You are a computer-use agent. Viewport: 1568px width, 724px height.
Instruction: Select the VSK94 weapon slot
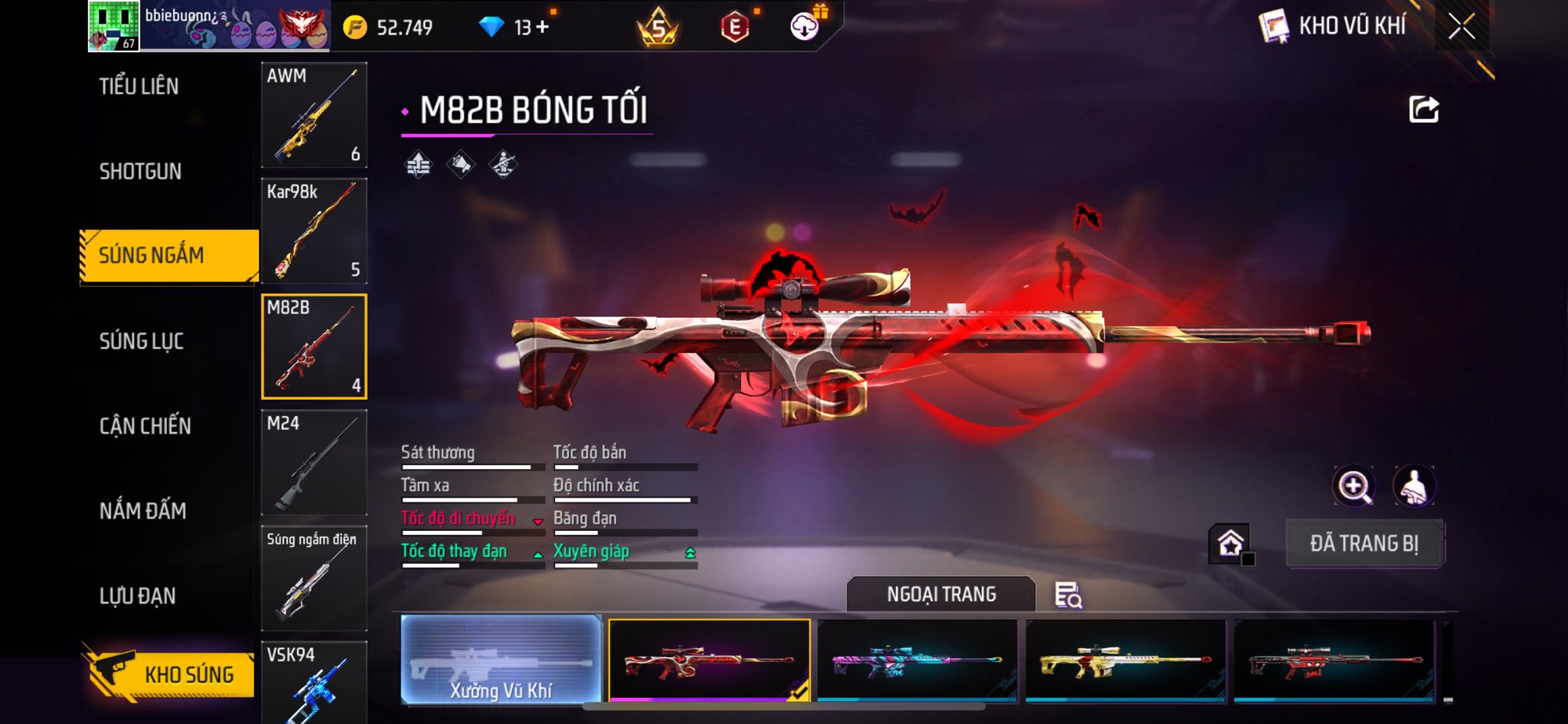(x=314, y=682)
